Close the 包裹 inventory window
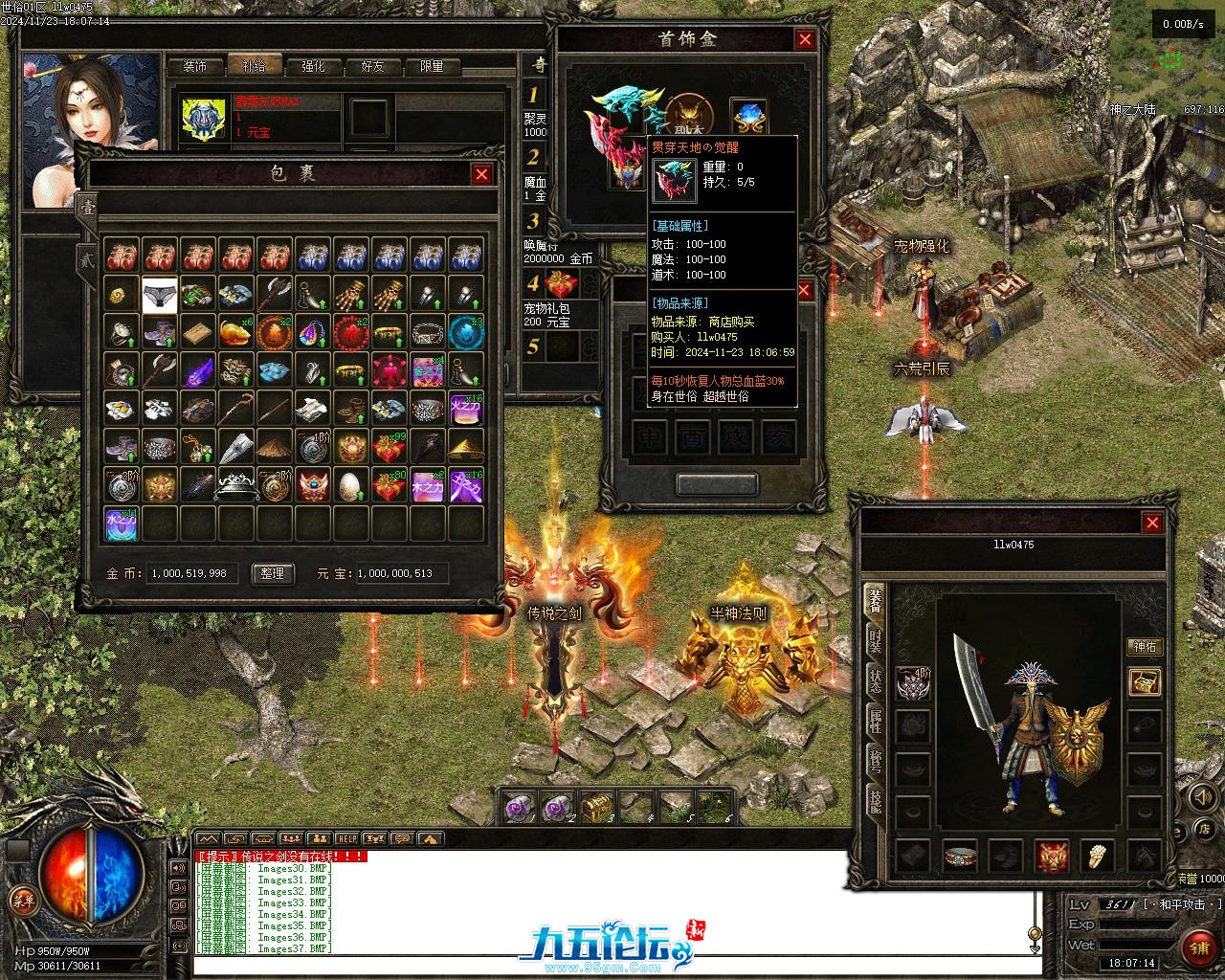The width and height of the screenshot is (1225, 980). pos(481,174)
